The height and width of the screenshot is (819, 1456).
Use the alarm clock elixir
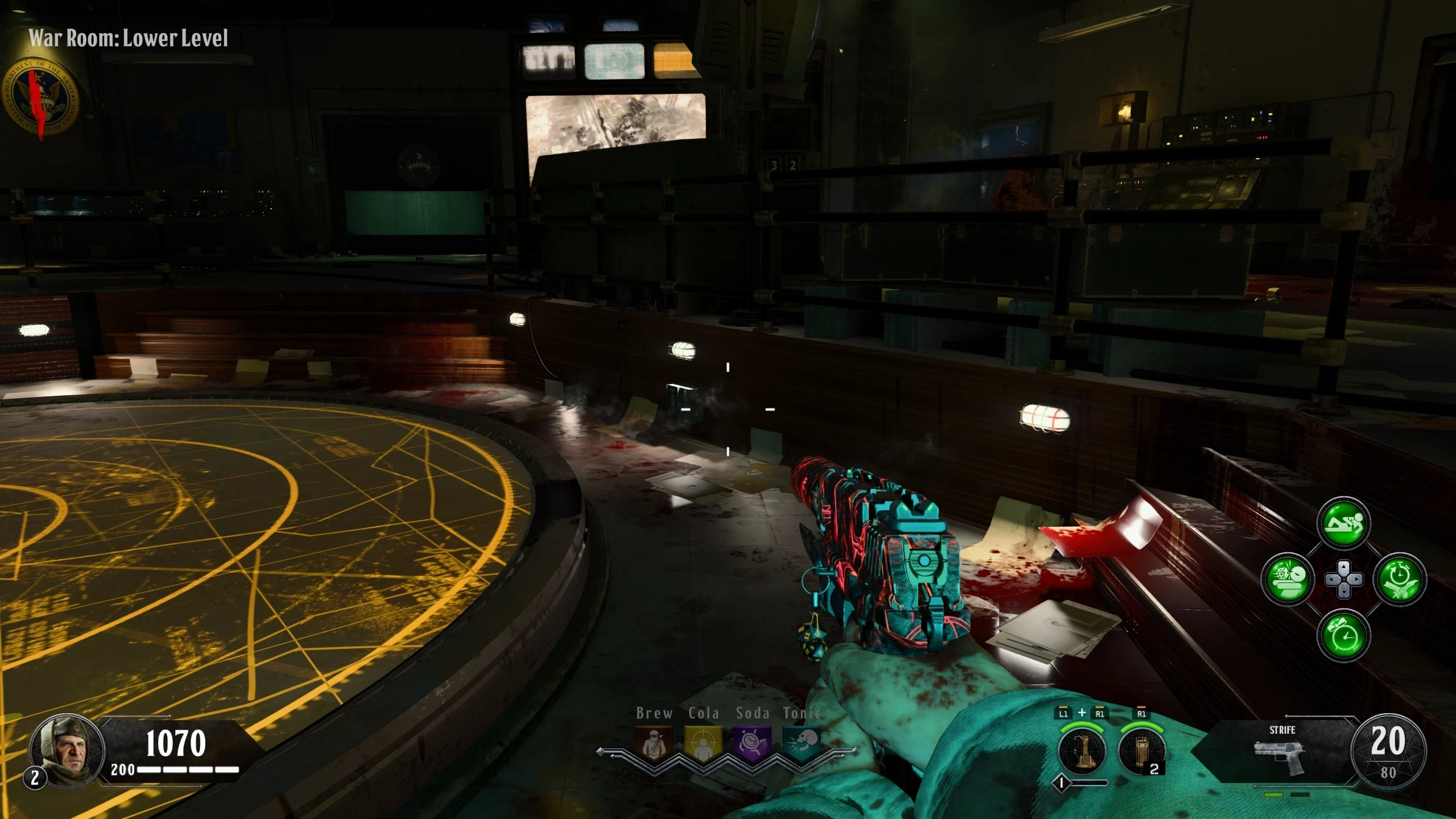1343,635
